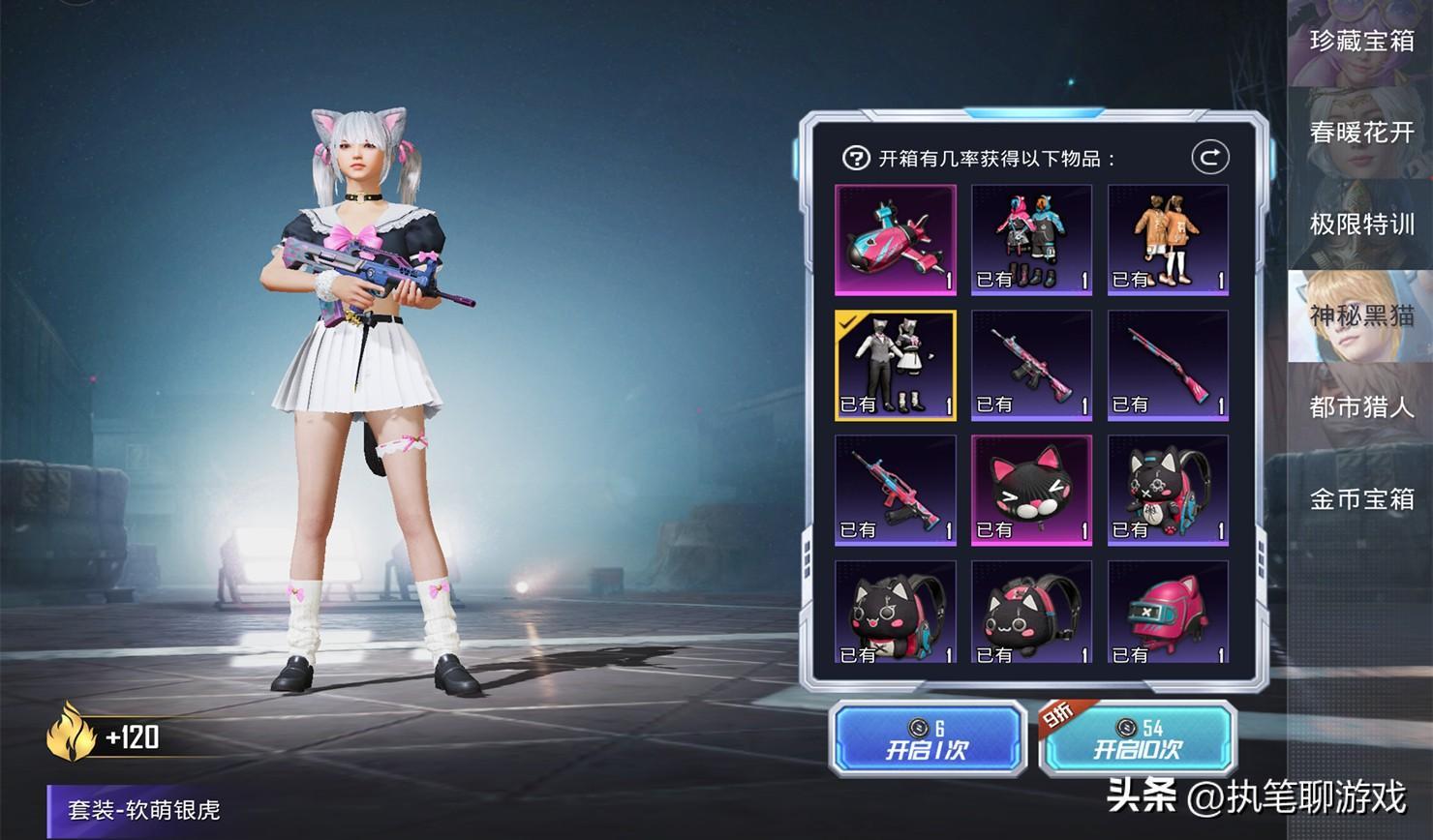Image resolution: width=1433 pixels, height=840 pixels.
Task: Choose the highlighted maid and butler outfit
Action: 896,365
